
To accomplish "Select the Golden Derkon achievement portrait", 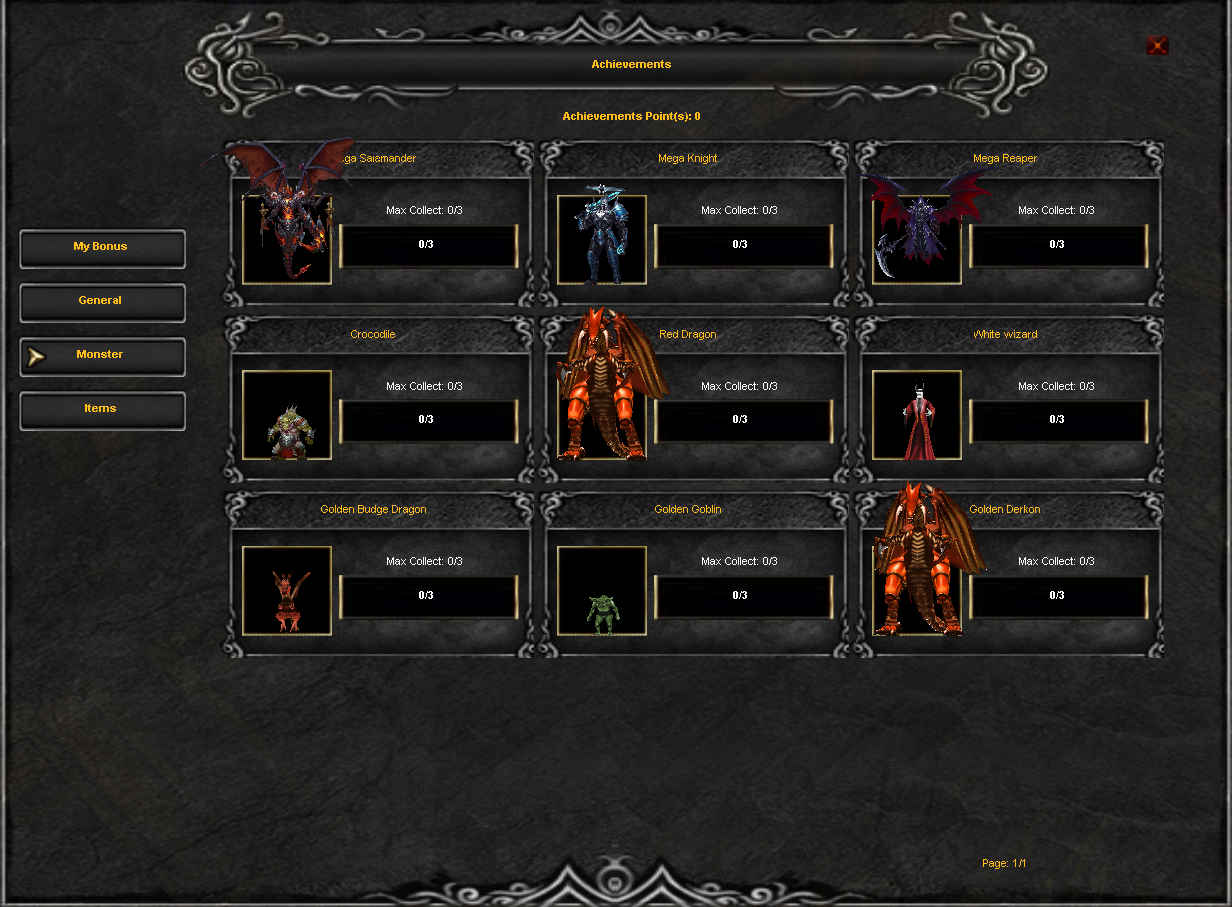I will (x=917, y=590).
